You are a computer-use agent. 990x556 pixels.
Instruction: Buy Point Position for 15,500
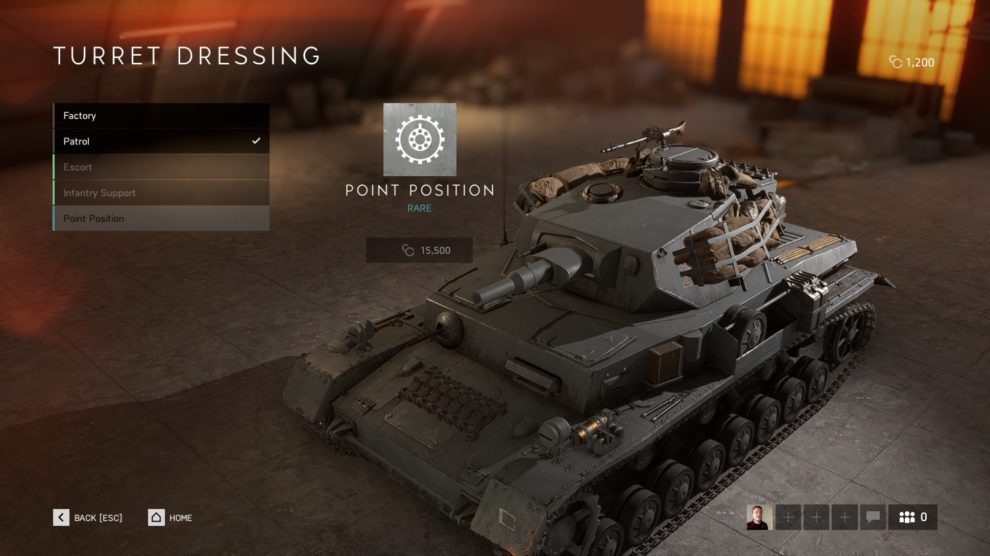(x=419, y=250)
